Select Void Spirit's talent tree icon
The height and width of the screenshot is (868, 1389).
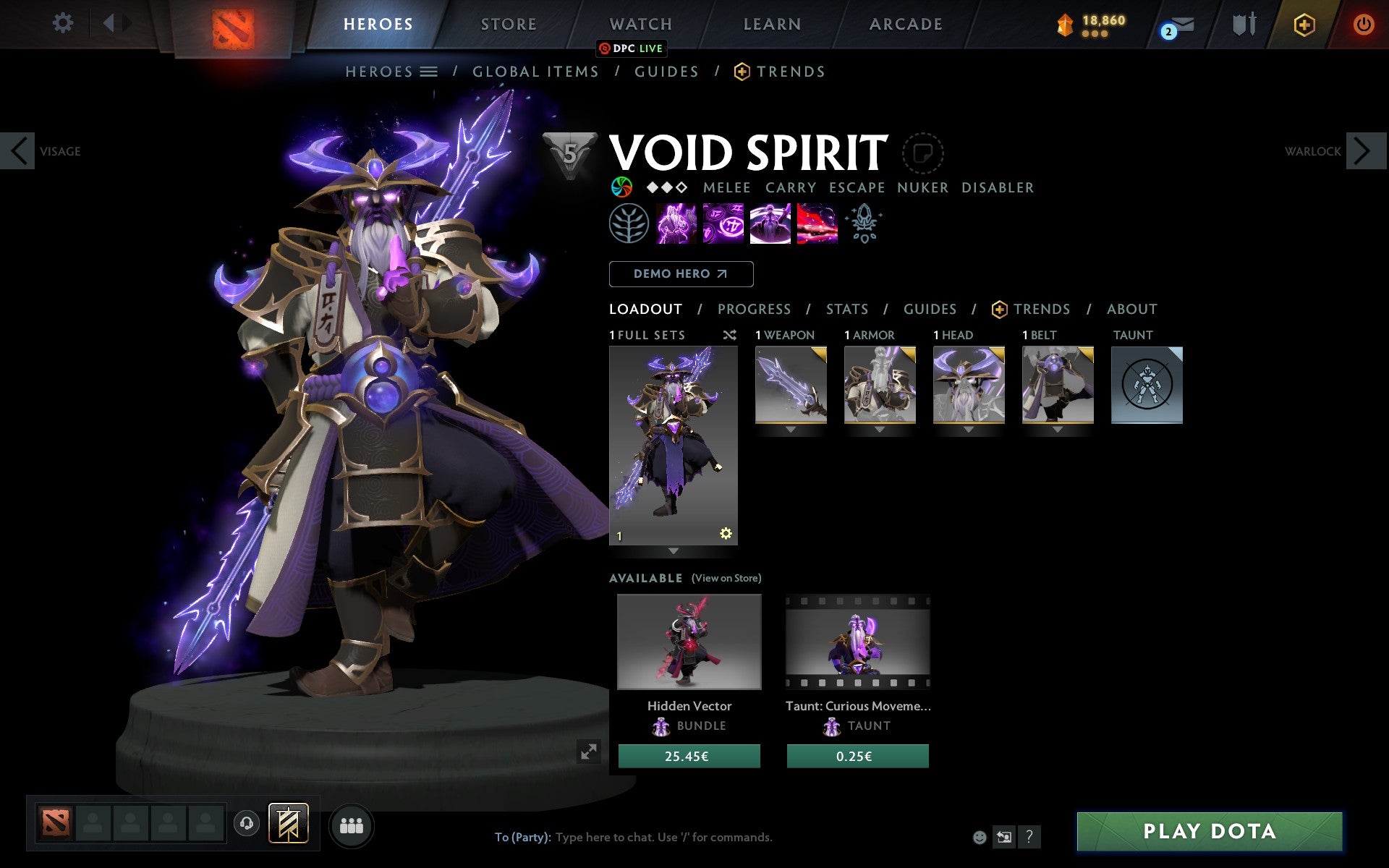pos(631,224)
